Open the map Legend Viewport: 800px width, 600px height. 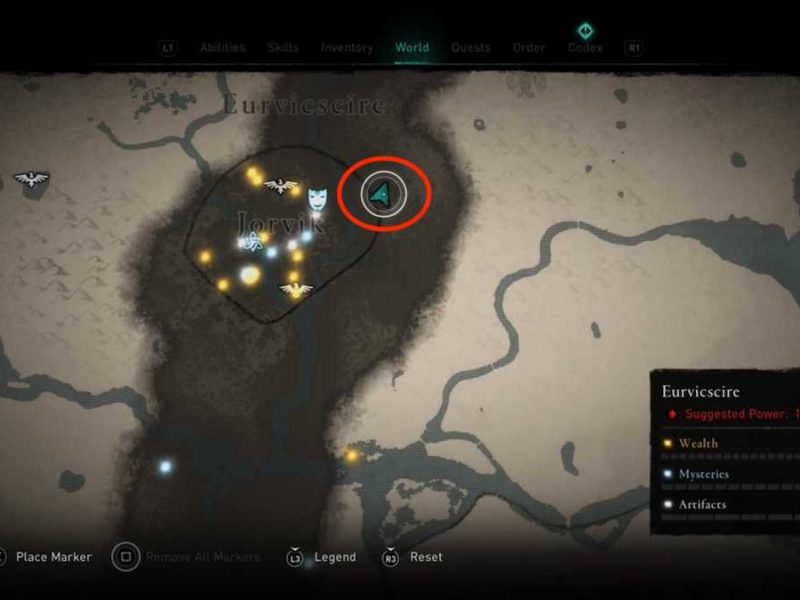click(334, 557)
